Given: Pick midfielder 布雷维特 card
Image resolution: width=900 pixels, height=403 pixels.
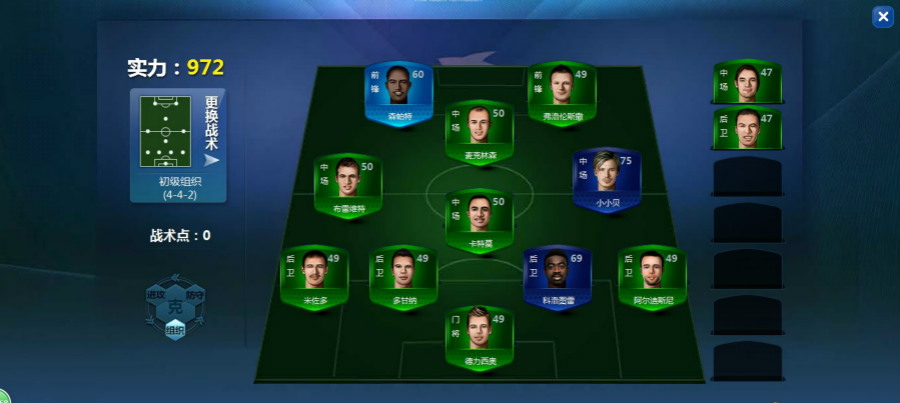Looking at the screenshot, I should [348, 186].
